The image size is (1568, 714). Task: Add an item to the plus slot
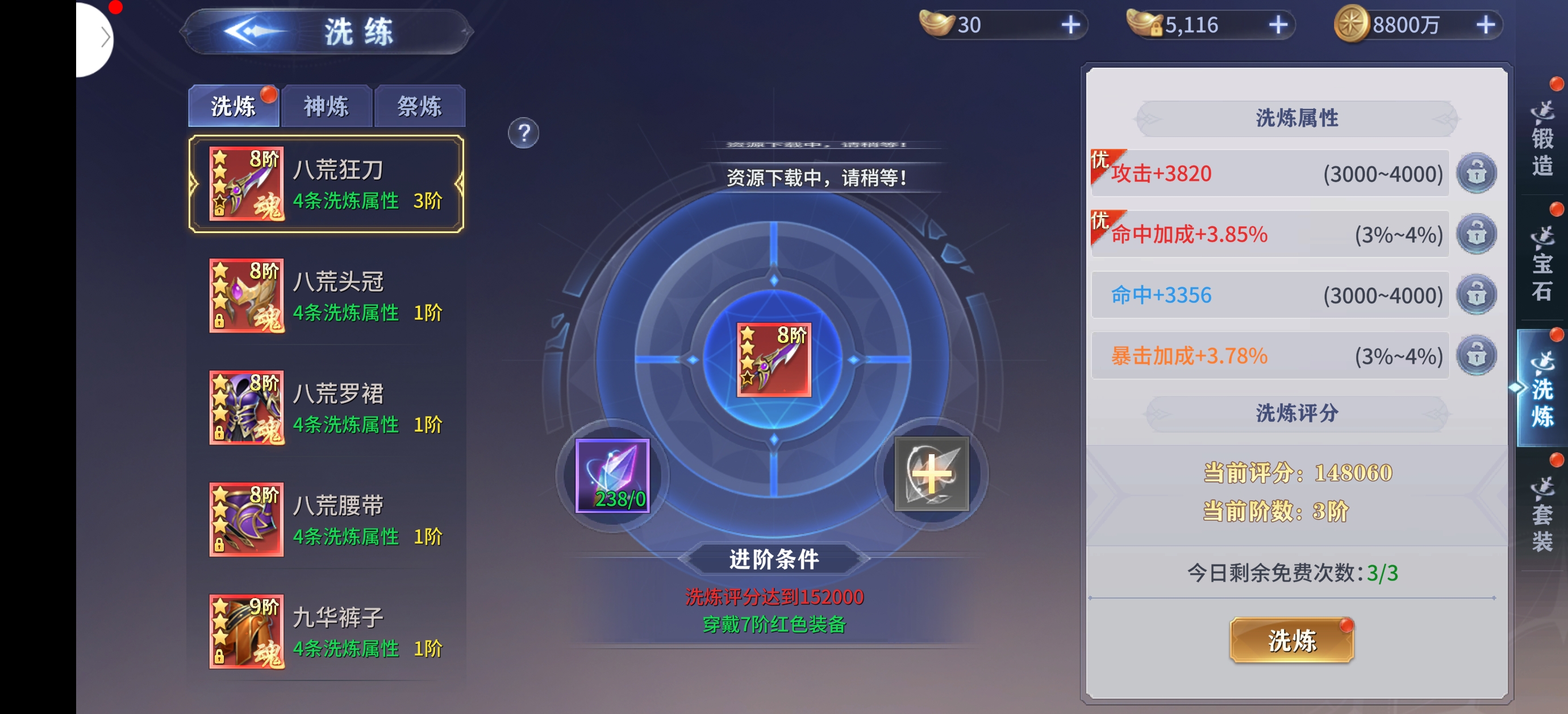[x=931, y=474]
